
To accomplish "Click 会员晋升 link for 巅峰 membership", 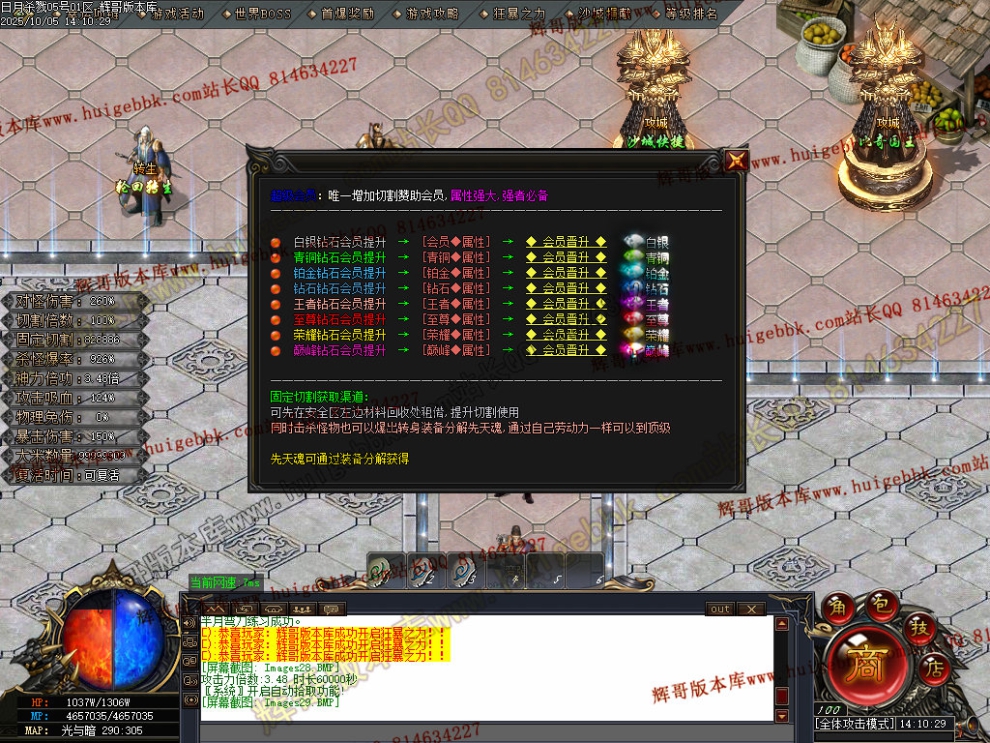I will [566, 351].
